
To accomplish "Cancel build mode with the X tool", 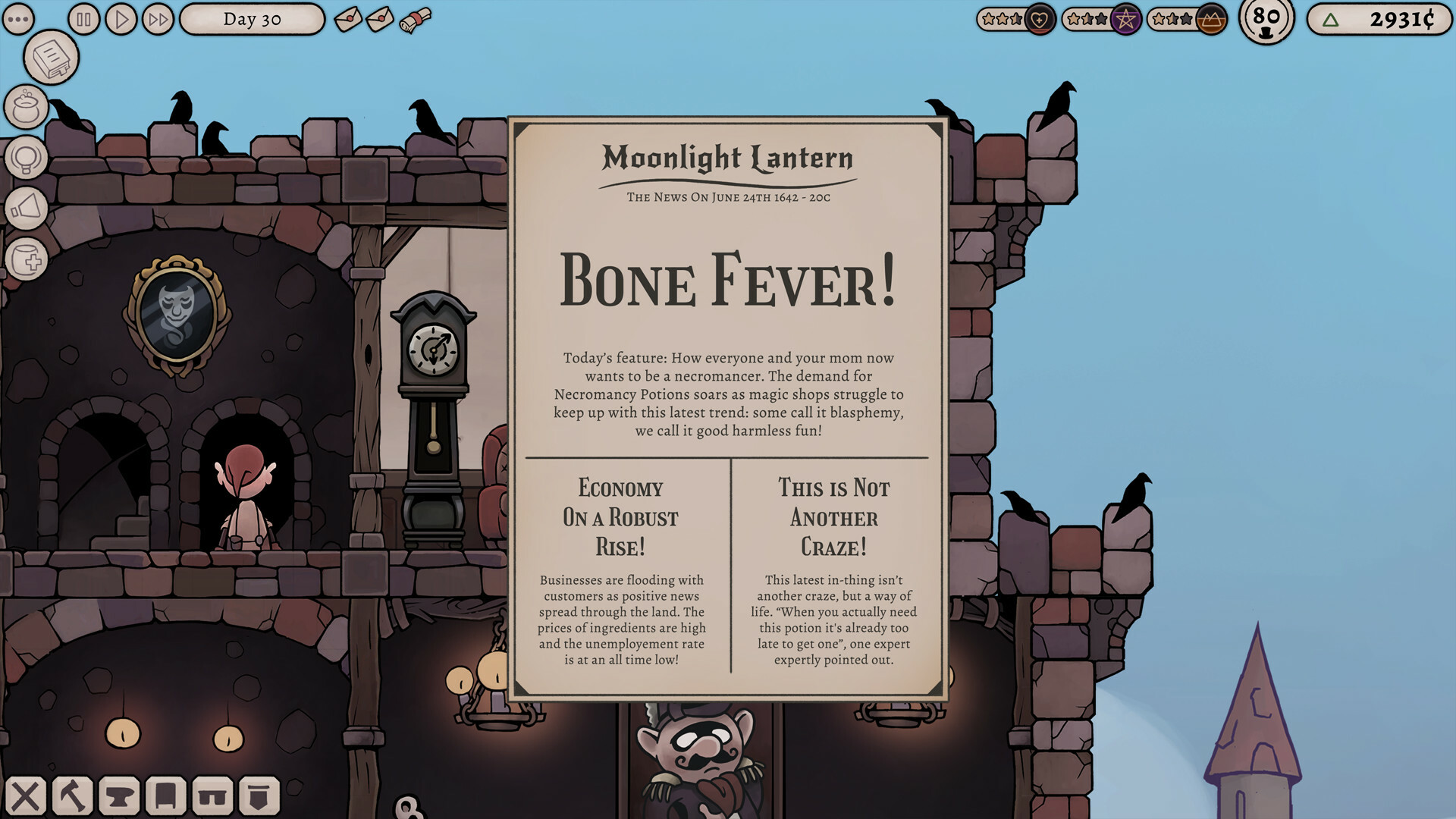I will coord(27,797).
